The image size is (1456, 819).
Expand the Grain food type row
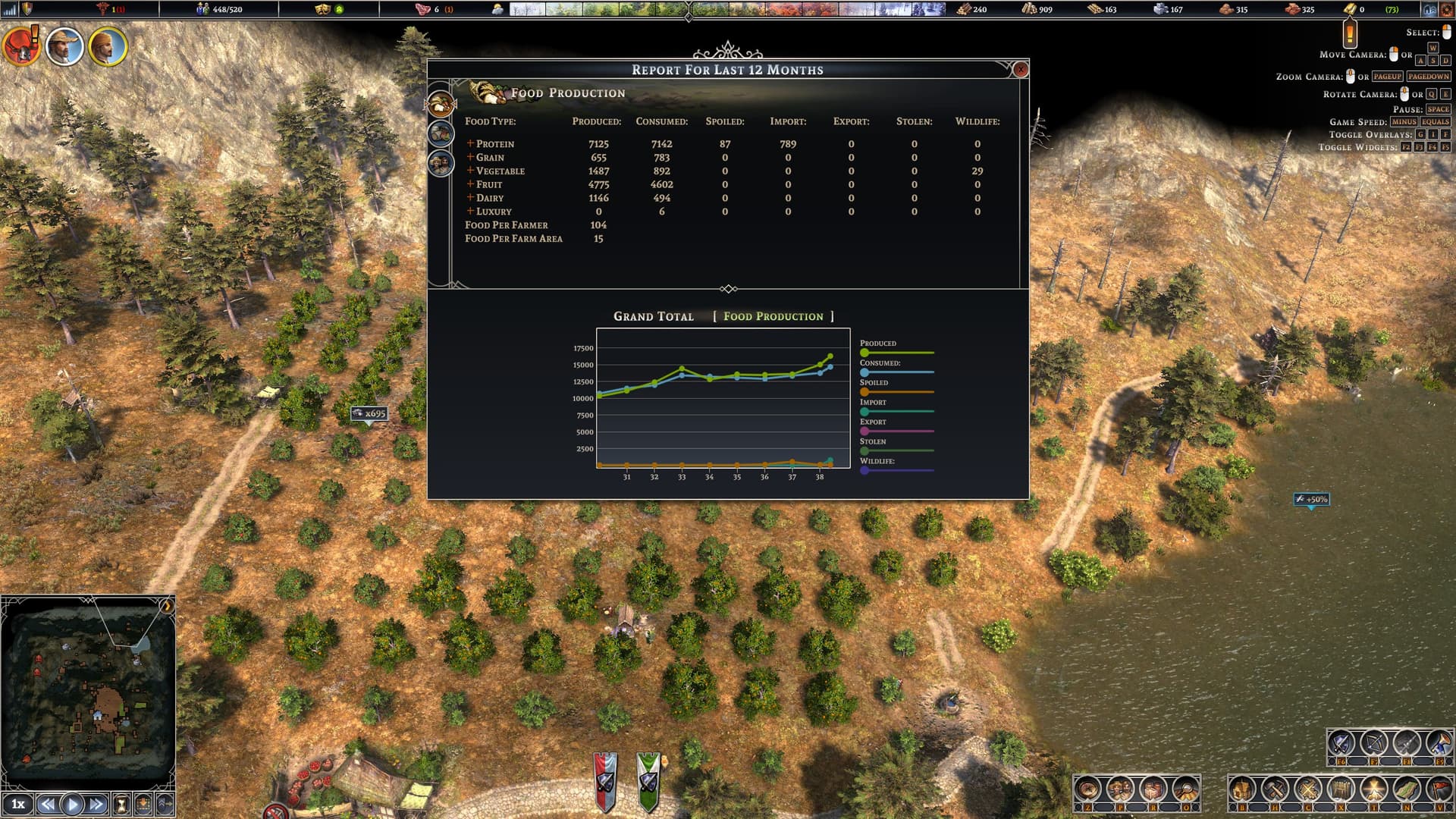point(470,157)
